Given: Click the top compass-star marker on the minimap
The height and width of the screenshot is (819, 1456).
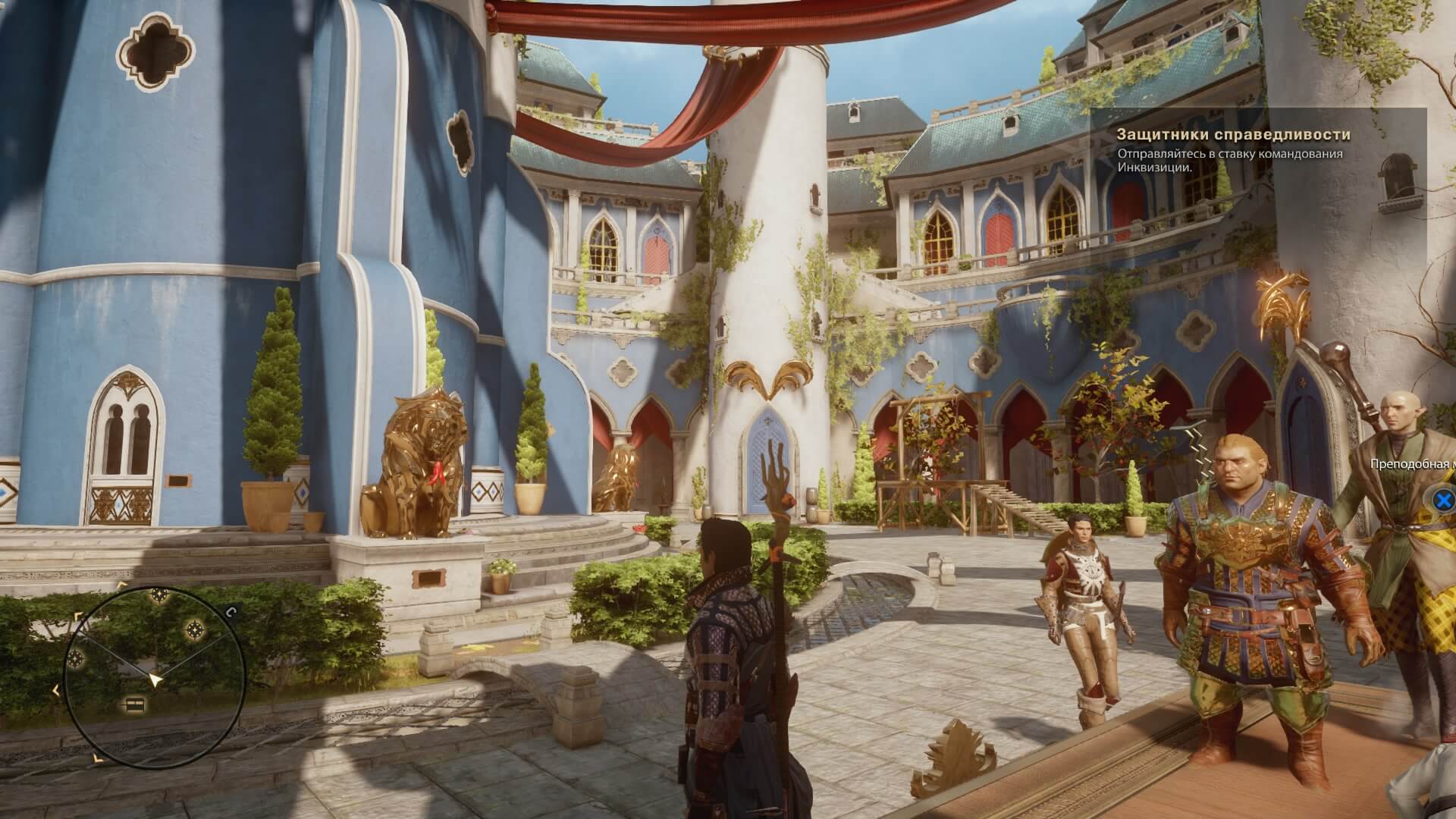Looking at the screenshot, I should [158, 595].
